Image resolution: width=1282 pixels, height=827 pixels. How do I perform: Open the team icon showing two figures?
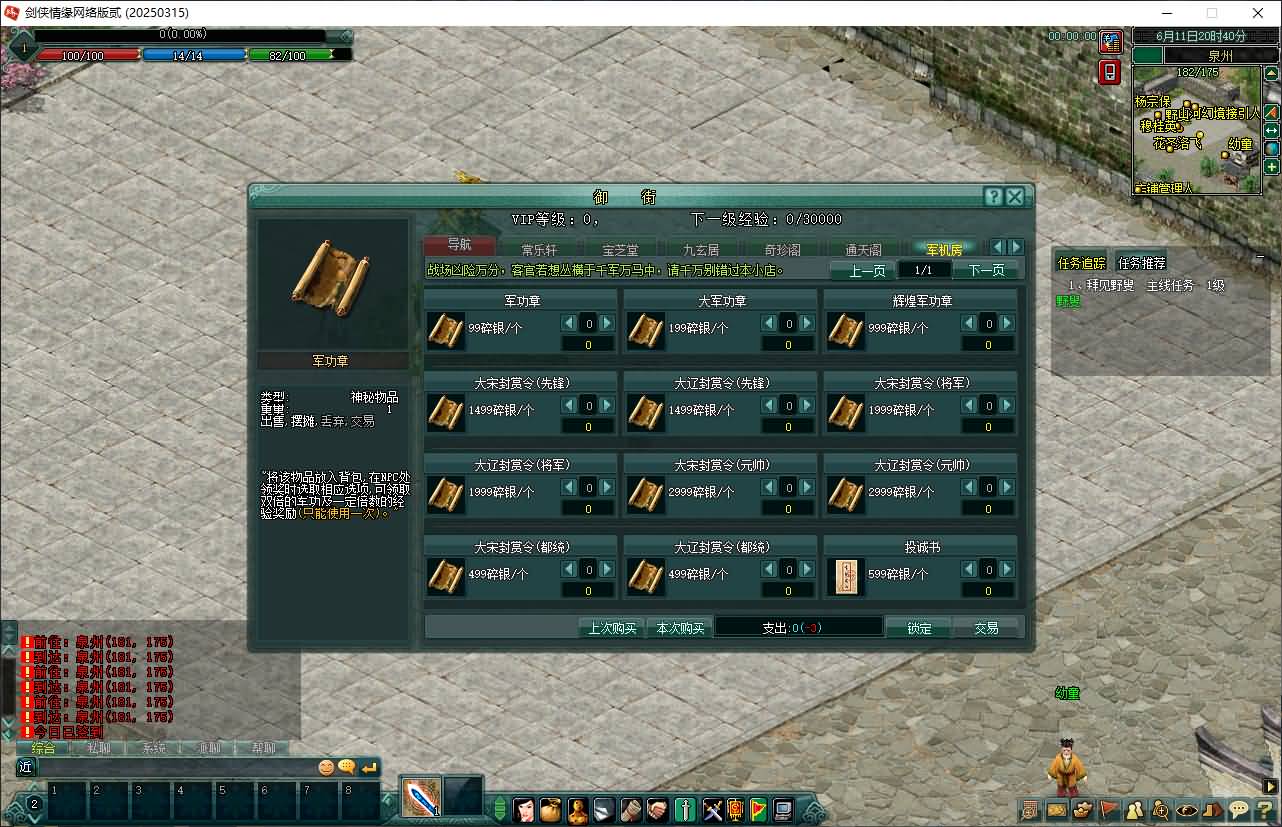[1133, 811]
